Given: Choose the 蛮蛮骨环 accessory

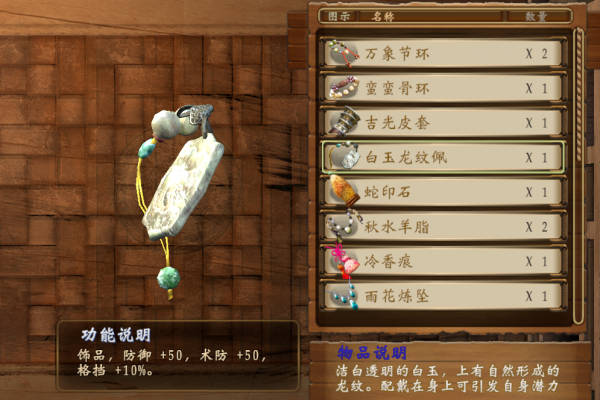Looking at the screenshot, I should click(442, 88).
